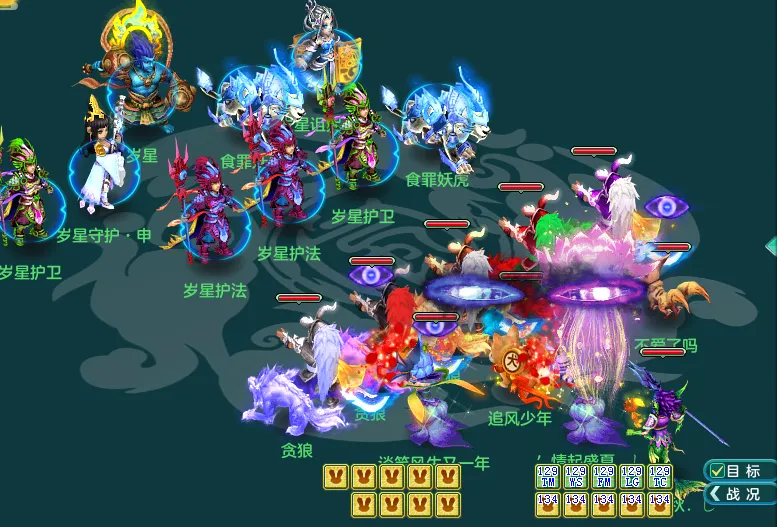Toggle the 目标 (target) checkbox
The image size is (777, 527).
pyautogui.click(x=717, y=471)
